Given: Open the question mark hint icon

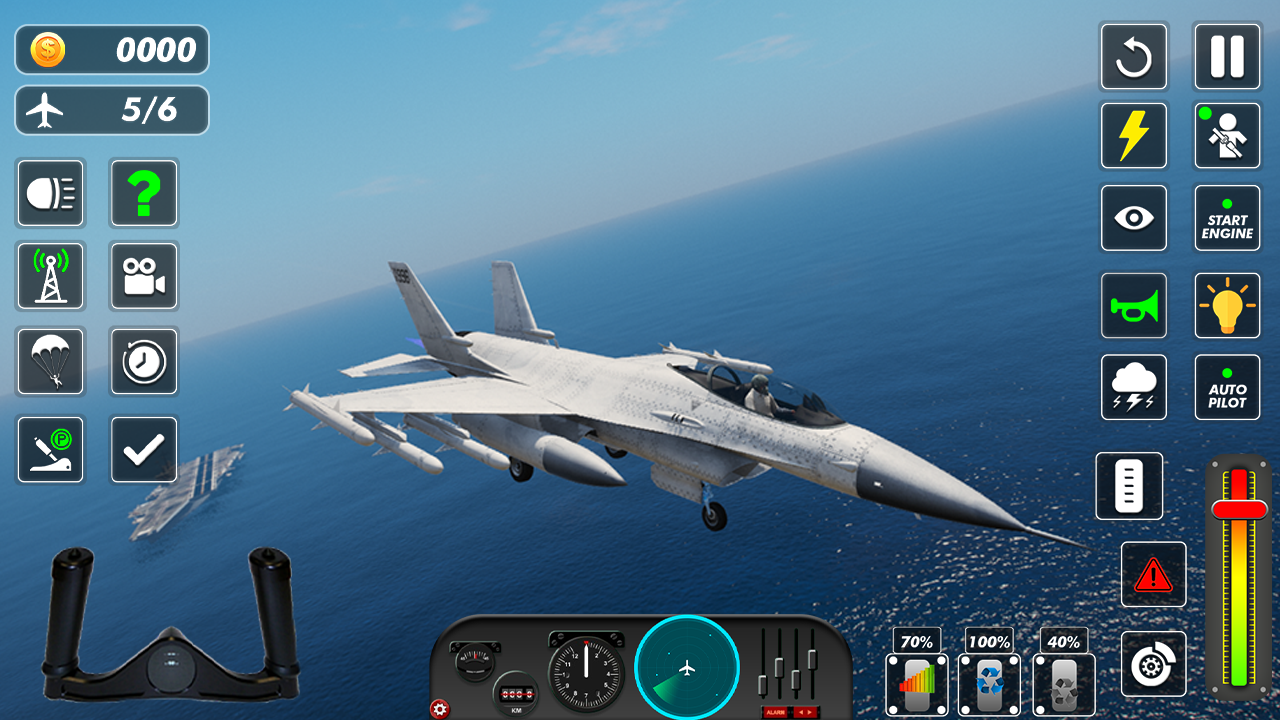Looking at the screenshot, I should [144, 192].
